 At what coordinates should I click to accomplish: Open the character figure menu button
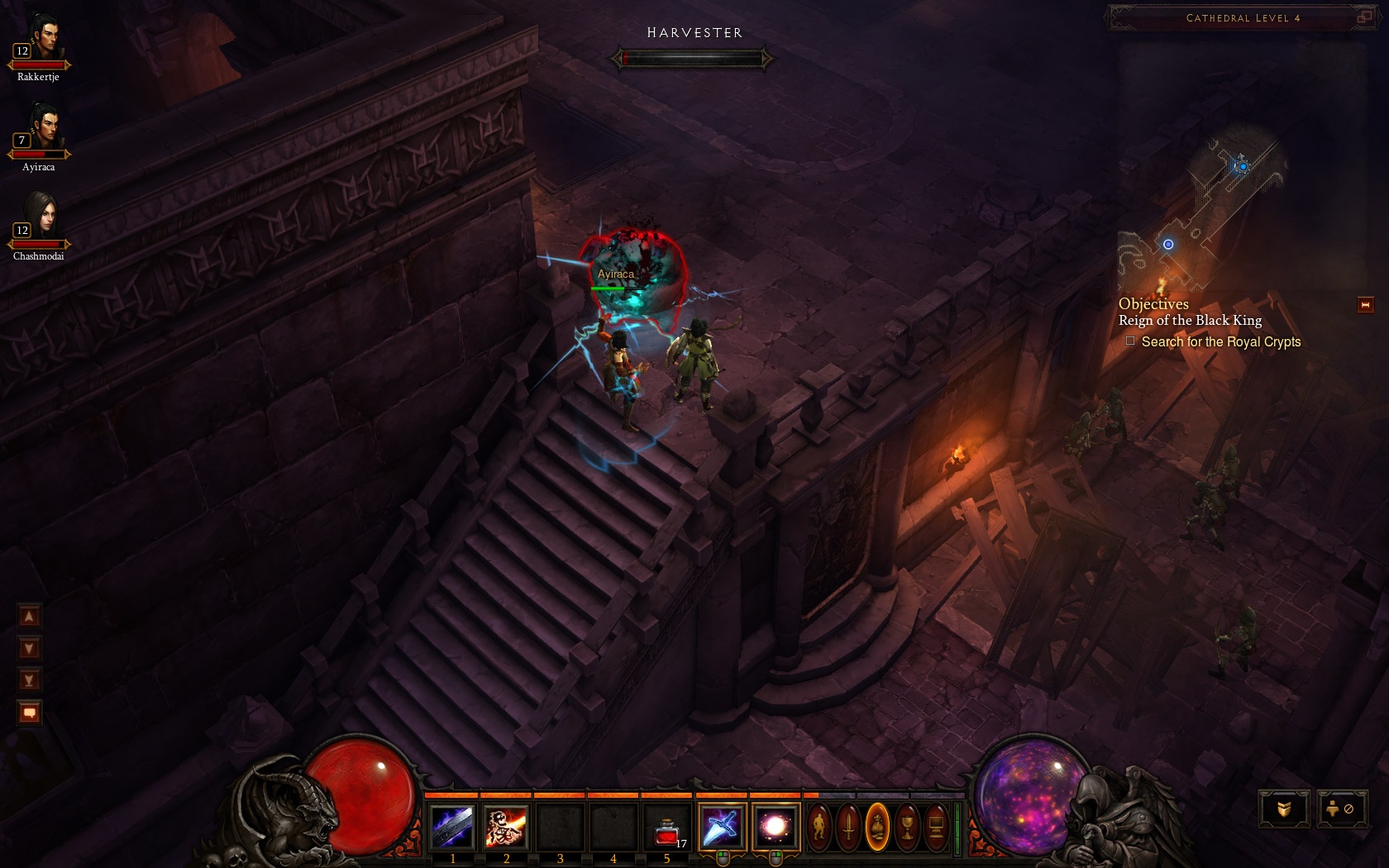point(819,827)
